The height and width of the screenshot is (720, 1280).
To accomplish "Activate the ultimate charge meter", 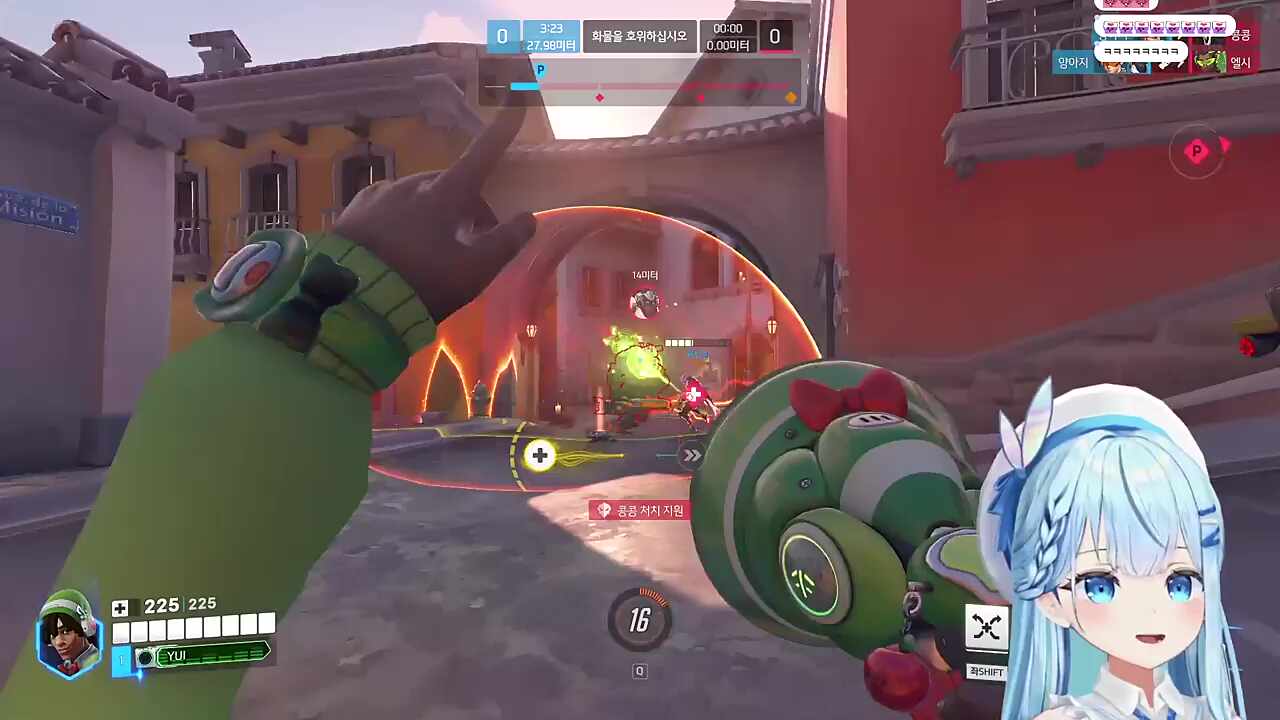I will (639, 621).
